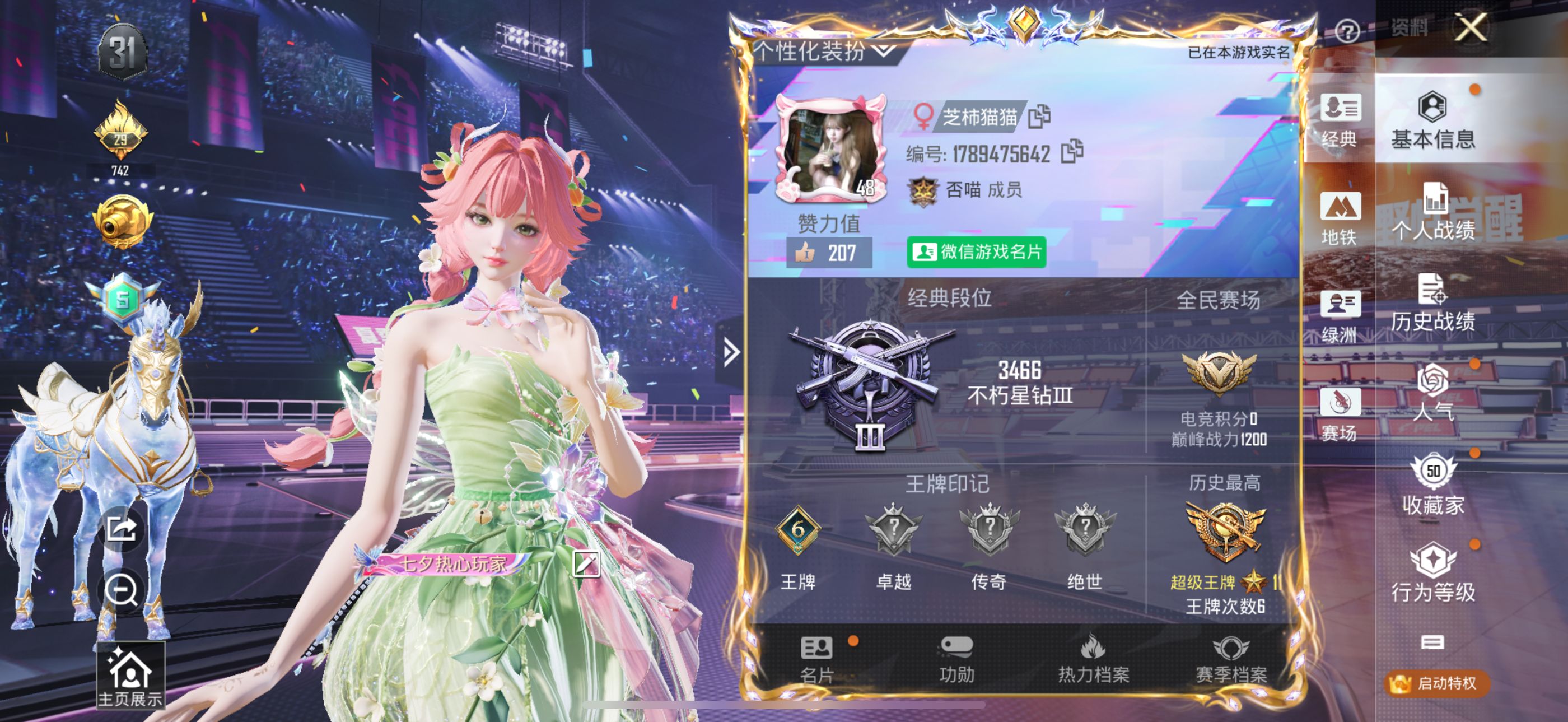
Task: Open the 功勋 merit tab
Action: pos(956,659)
